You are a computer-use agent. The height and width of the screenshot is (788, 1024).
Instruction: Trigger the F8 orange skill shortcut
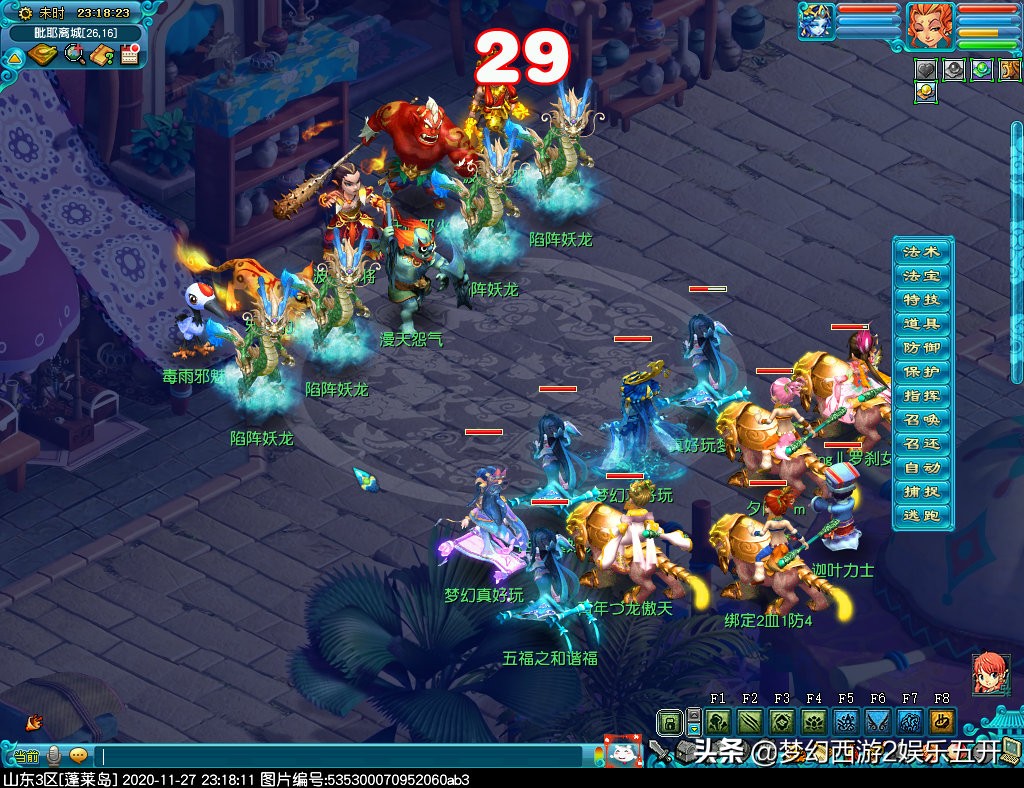(942, 722)
